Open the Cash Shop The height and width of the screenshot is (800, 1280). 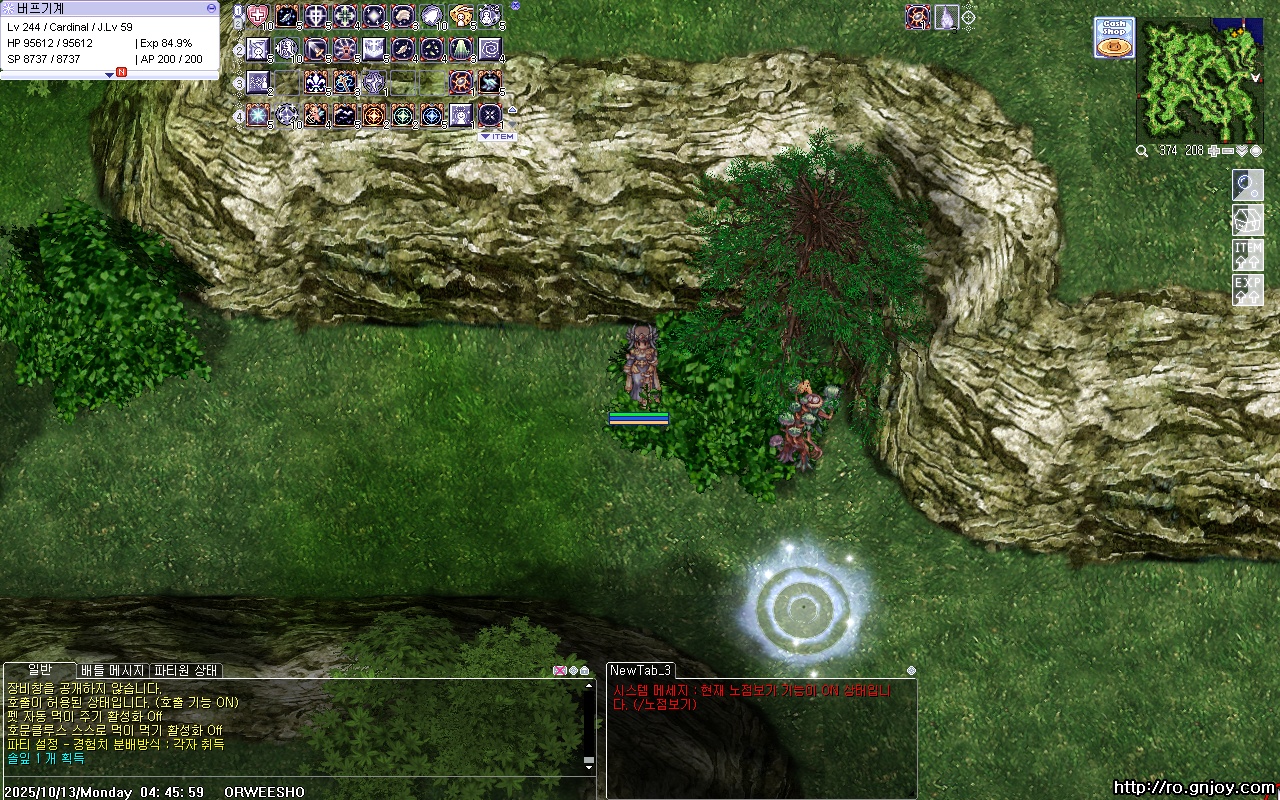(x=1113, y=37)
